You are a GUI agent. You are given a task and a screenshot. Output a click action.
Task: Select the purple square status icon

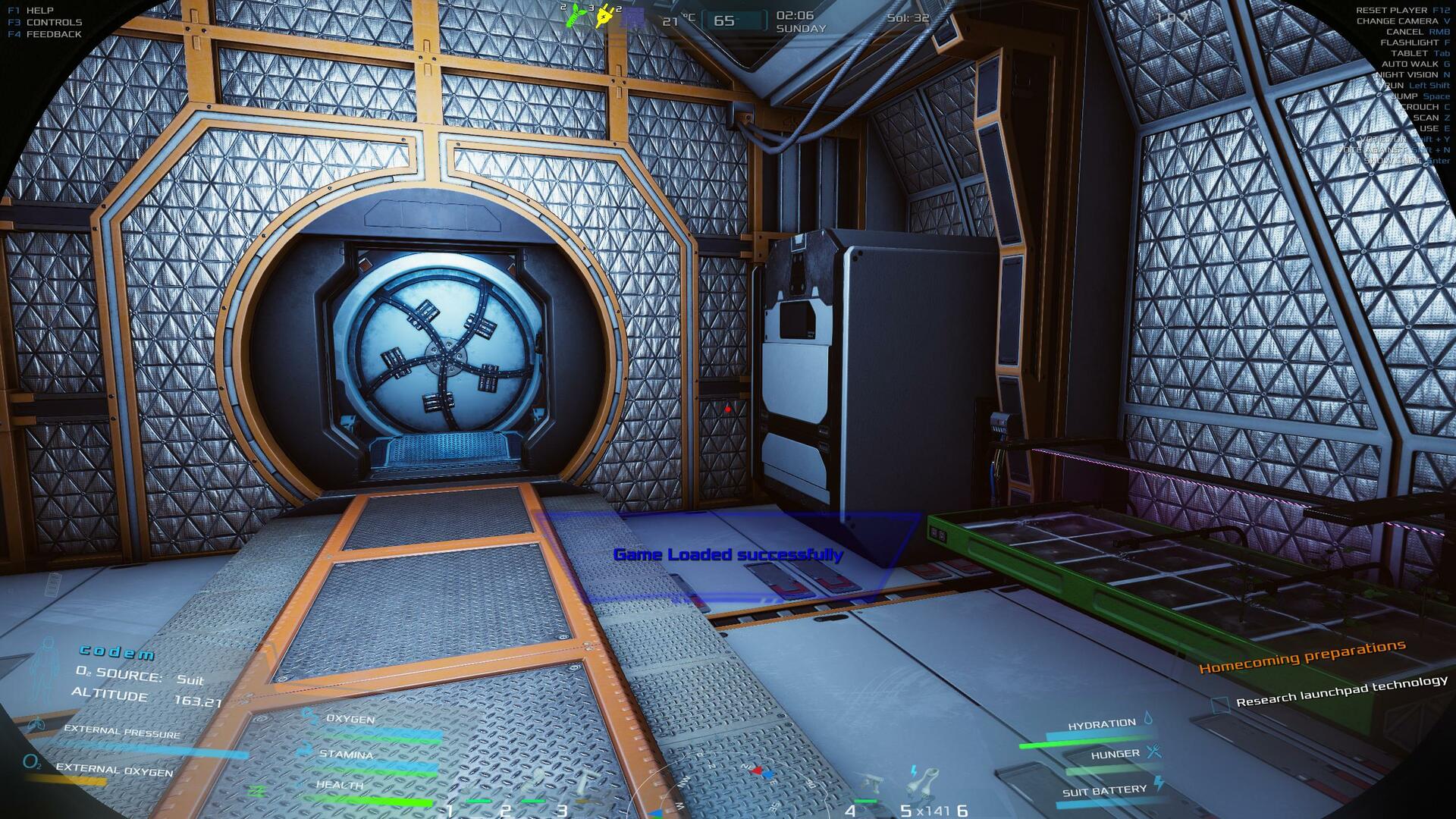[632, 17]
